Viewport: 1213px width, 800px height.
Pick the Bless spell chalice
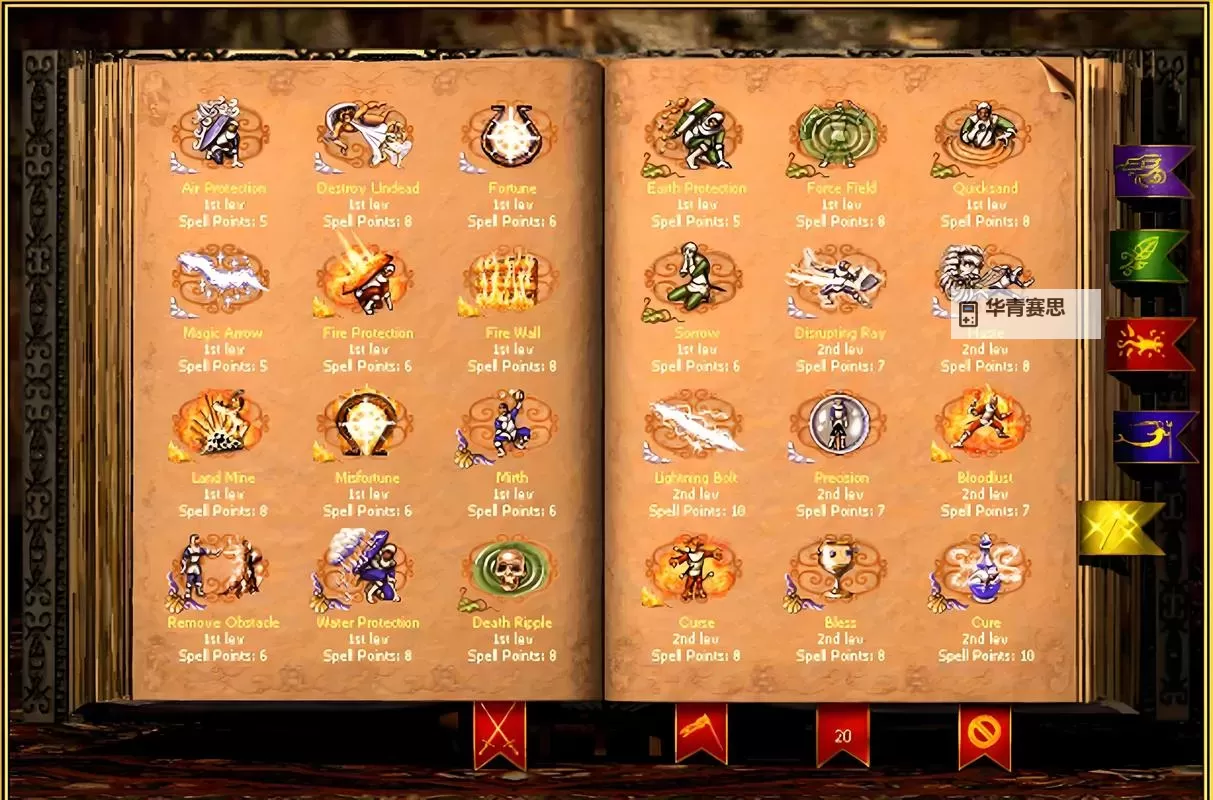coord(840,568)
